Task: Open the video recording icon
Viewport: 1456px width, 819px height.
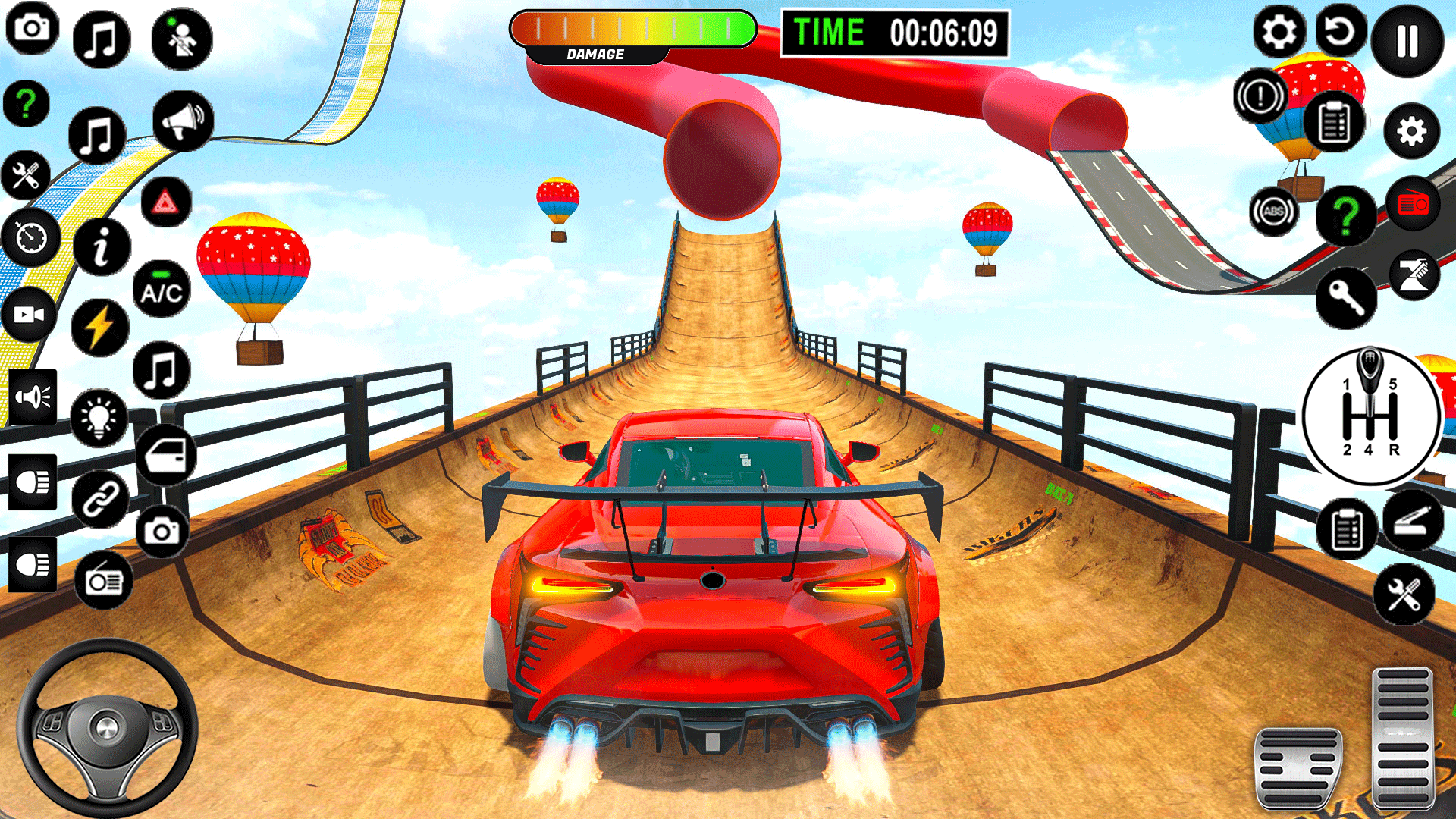Action: tap(30, 315)
